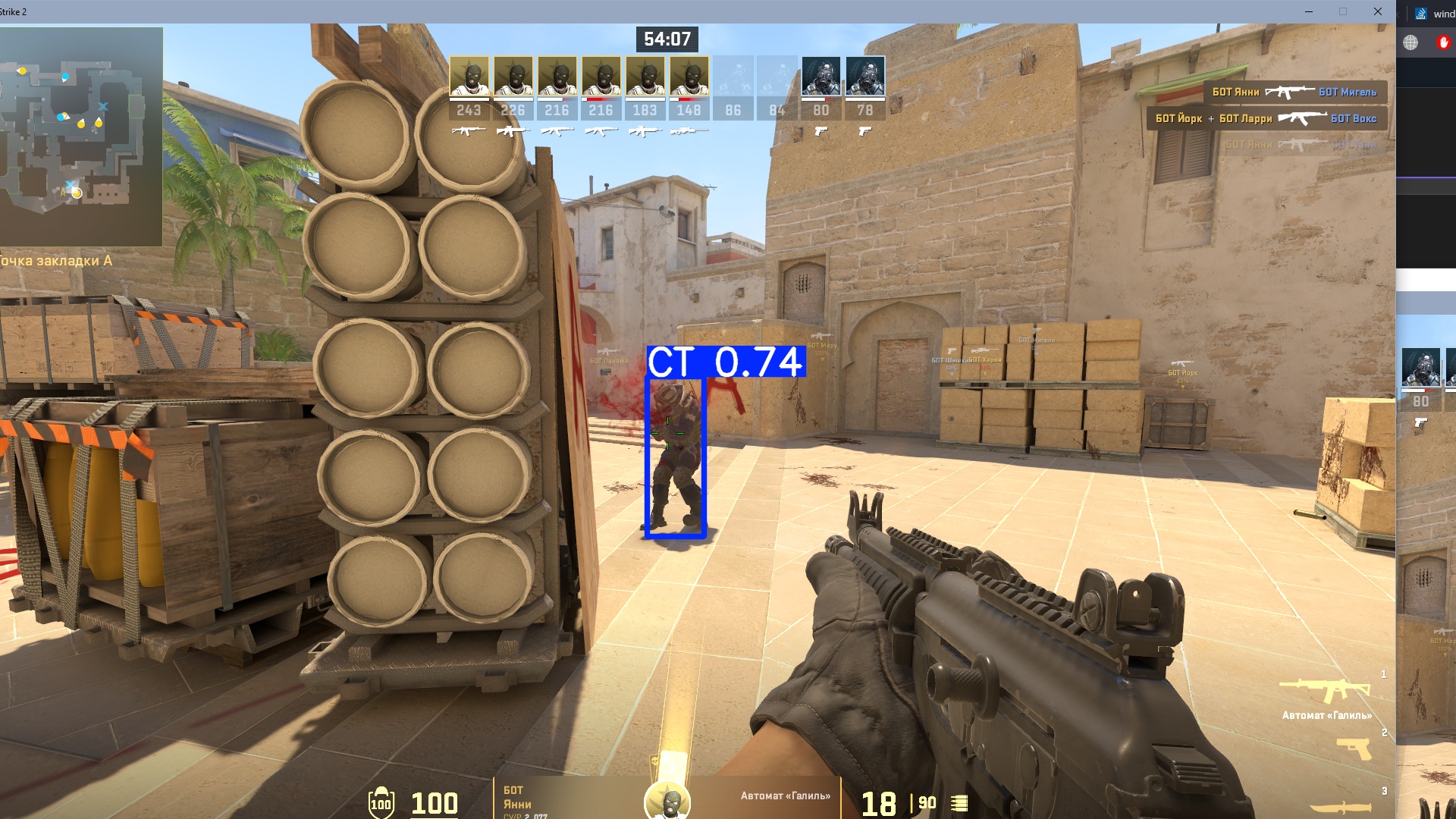The height and width of the screenshot is (819, 1456).
Task: Click the globe icon in the browser toolbar
Action: (x=1410, y=43)
